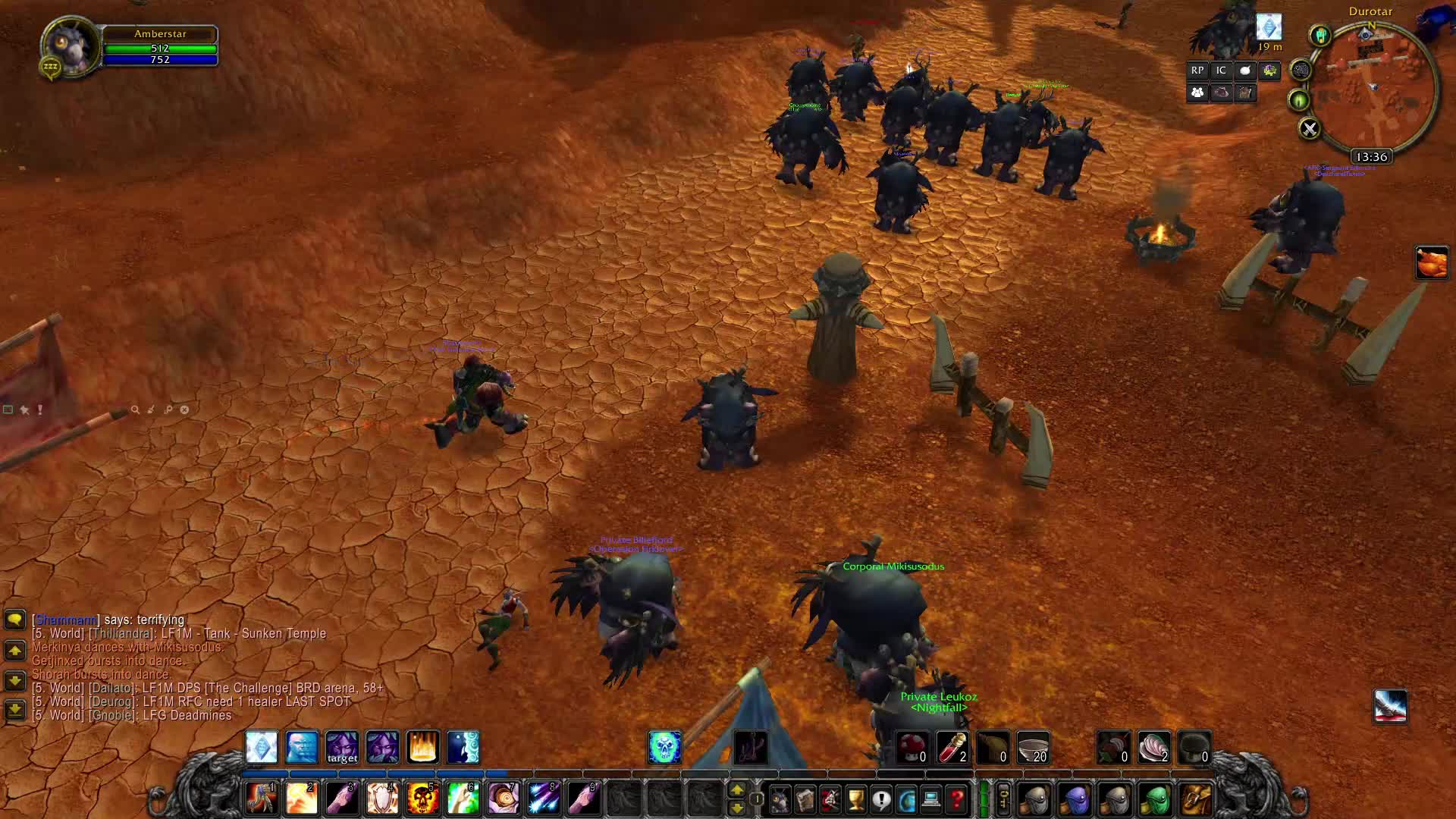1456x819 pixels.
Task: Toggle the speech-bubble button under the minimap
Action: (1246, 70)
